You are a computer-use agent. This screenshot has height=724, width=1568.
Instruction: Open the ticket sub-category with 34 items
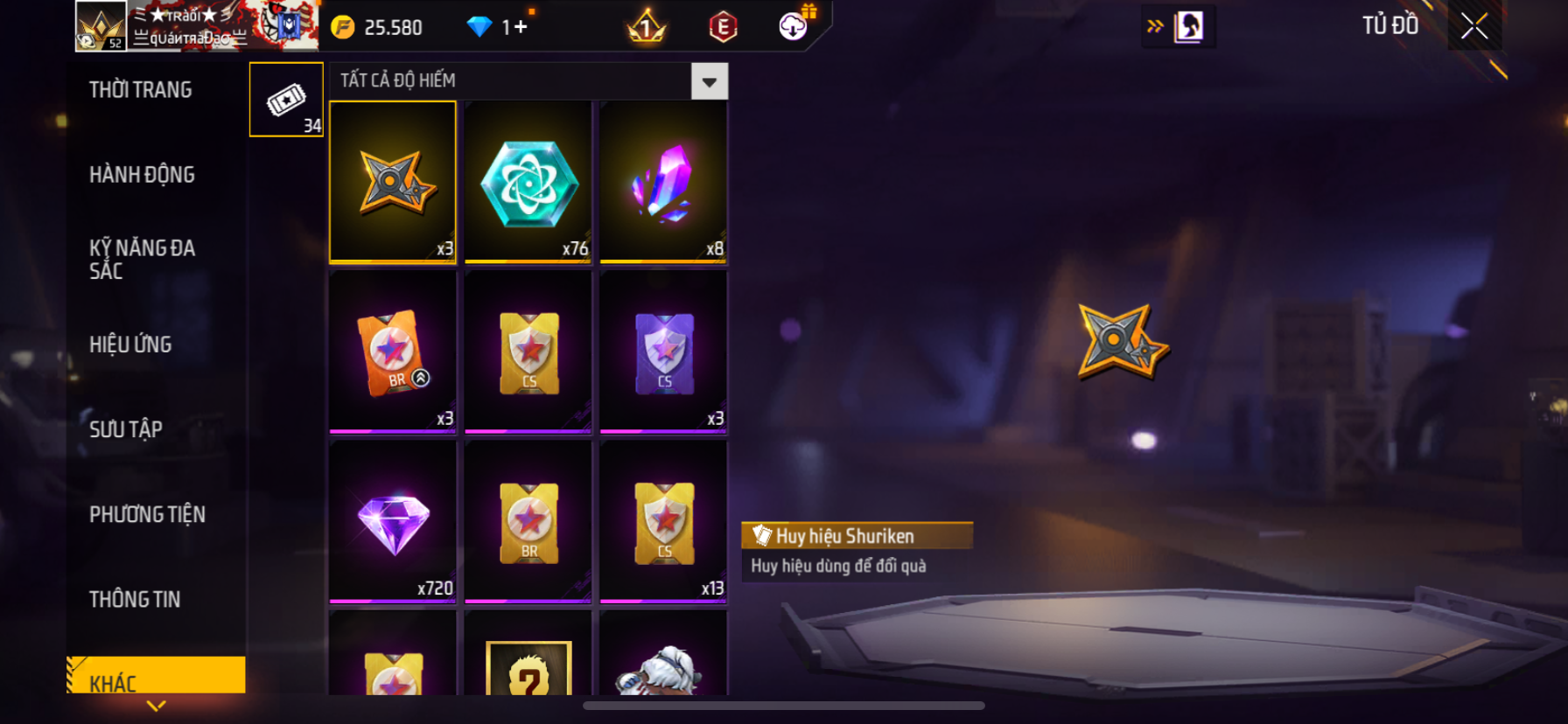[286, 100]
